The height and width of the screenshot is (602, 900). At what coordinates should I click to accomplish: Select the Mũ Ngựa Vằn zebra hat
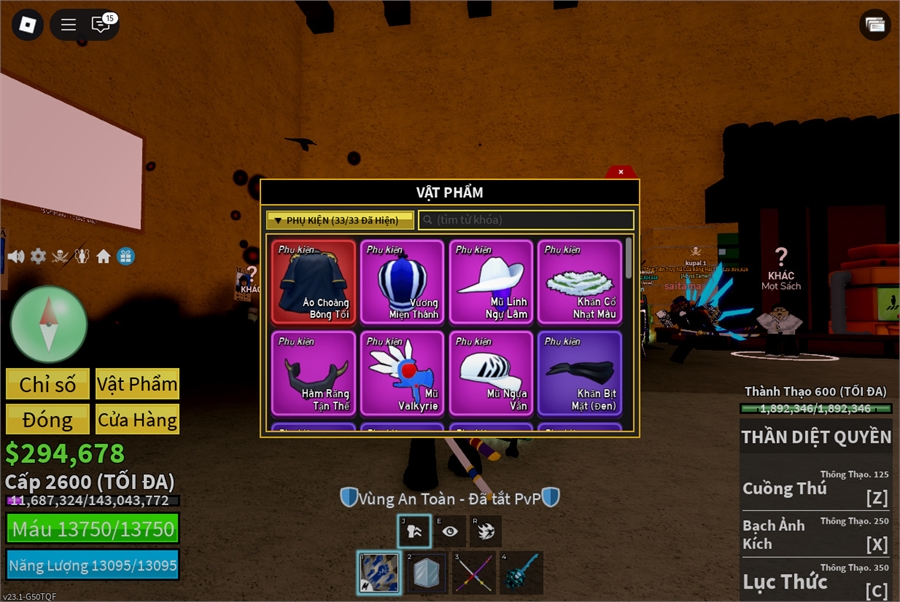(491, 373)
